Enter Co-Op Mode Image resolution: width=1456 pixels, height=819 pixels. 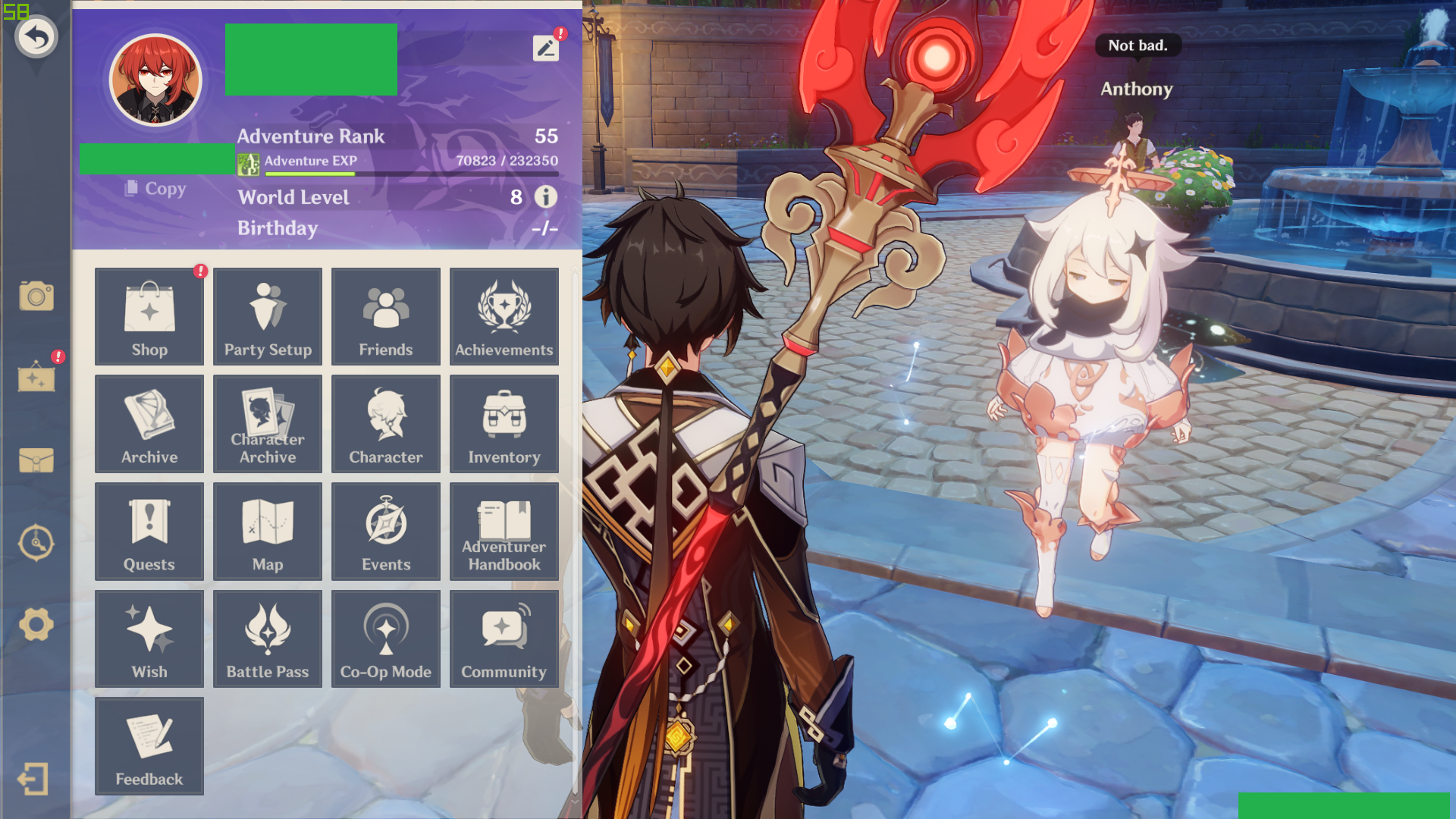385,639
